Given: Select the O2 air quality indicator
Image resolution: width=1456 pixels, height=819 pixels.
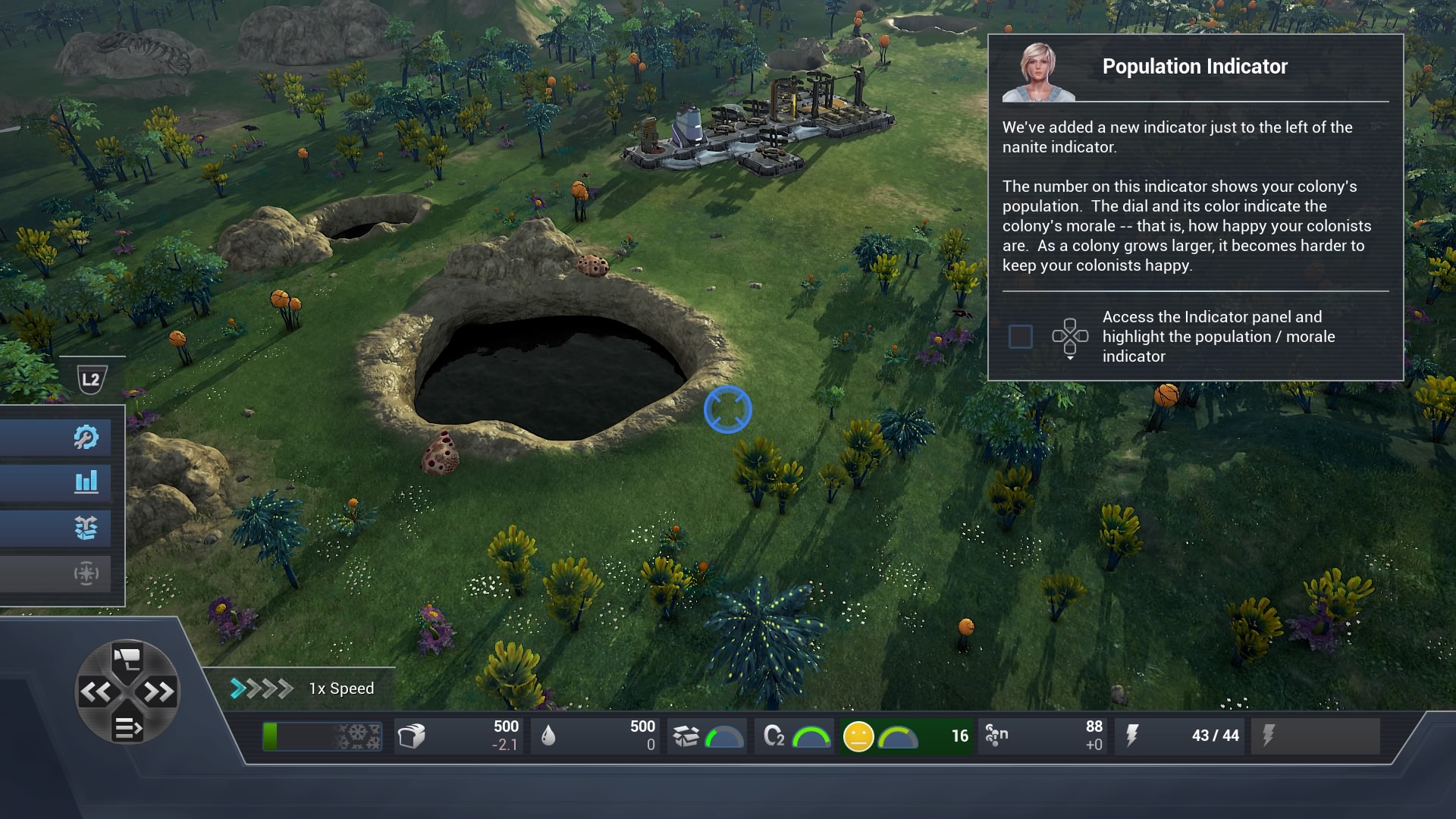Looking at the screenshot, I should [795, 736].
